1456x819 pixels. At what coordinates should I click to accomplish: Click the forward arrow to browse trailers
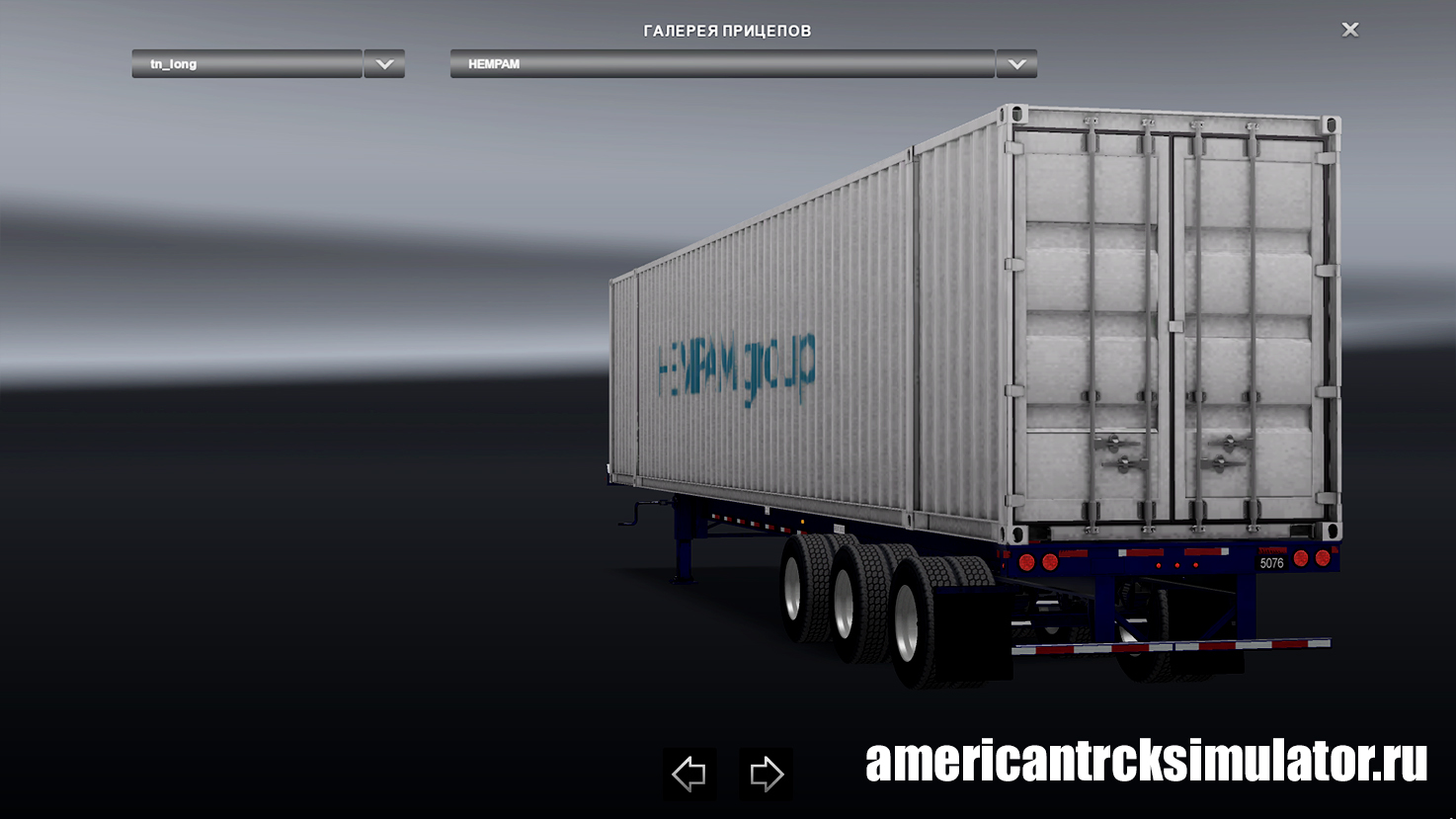point(766,773)
